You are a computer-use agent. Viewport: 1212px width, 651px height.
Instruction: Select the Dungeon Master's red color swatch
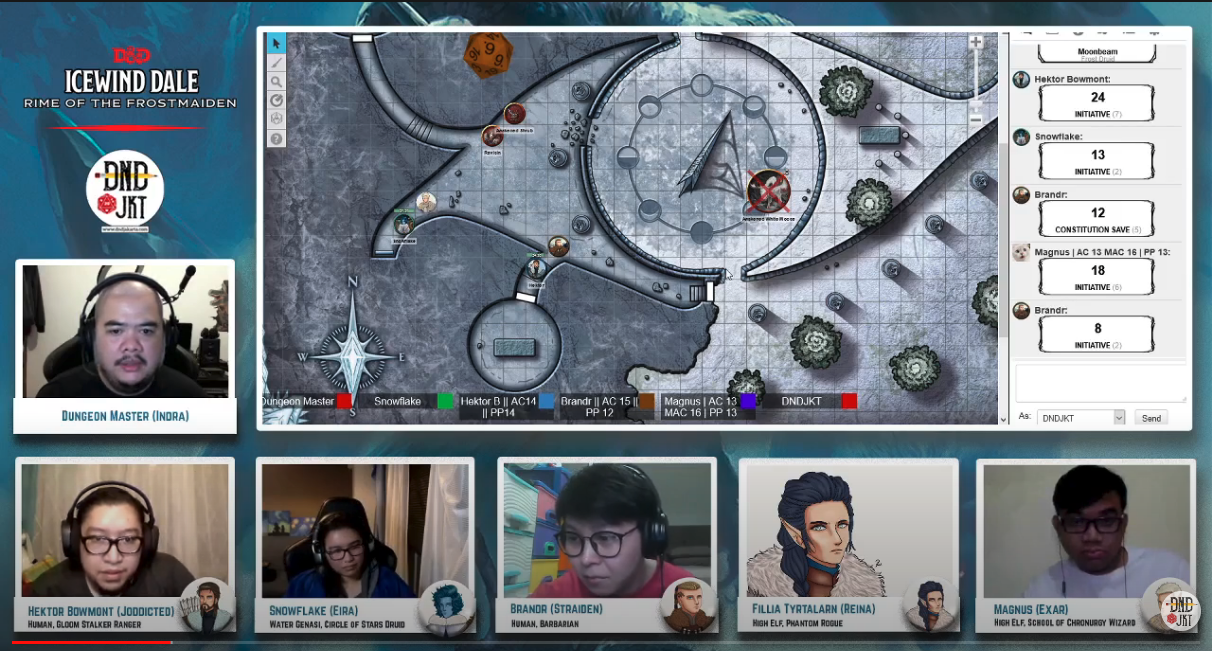344,401
